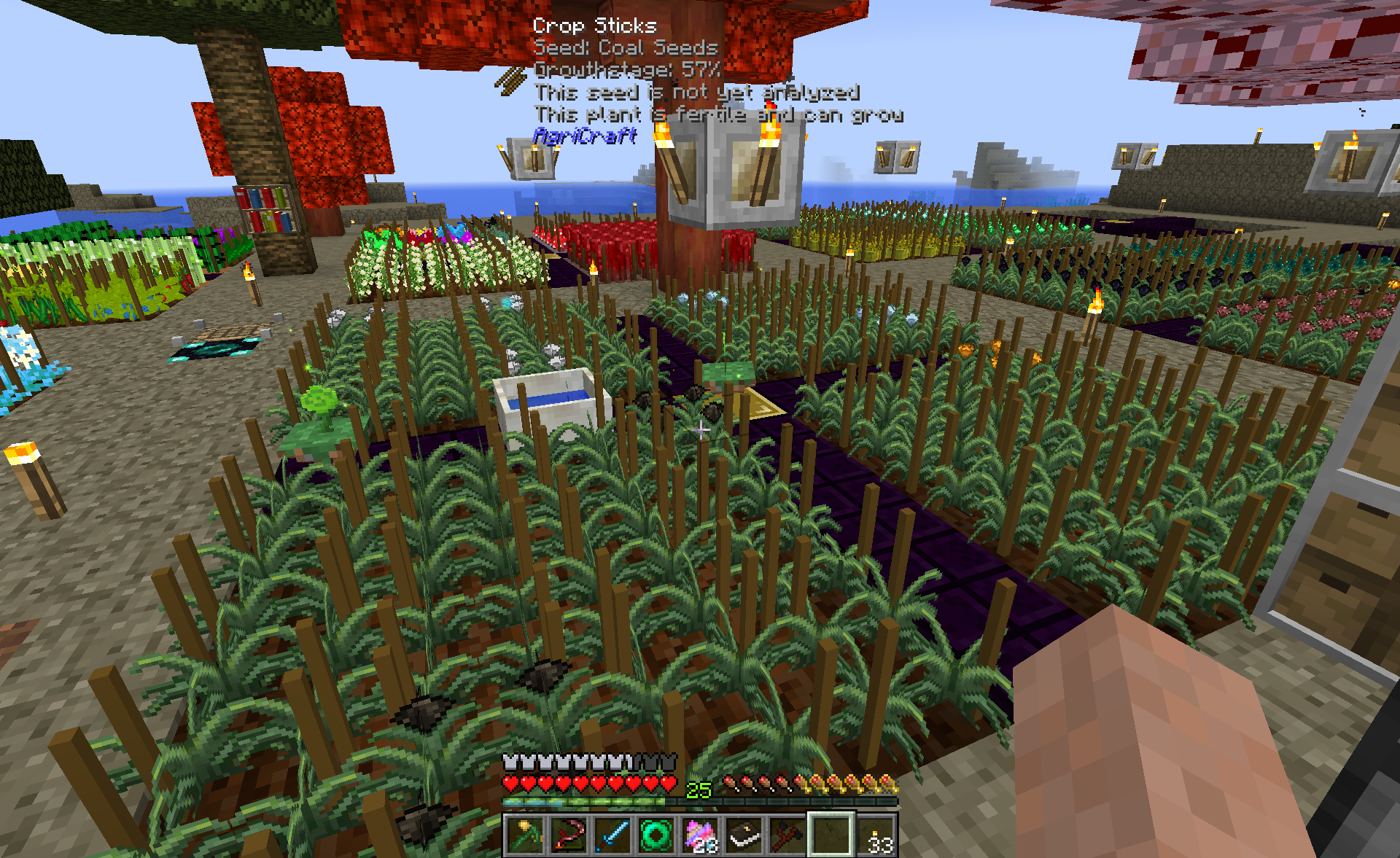Pick the dark red crossed tool slot
Screen dimensions: 1400x858
787,835
